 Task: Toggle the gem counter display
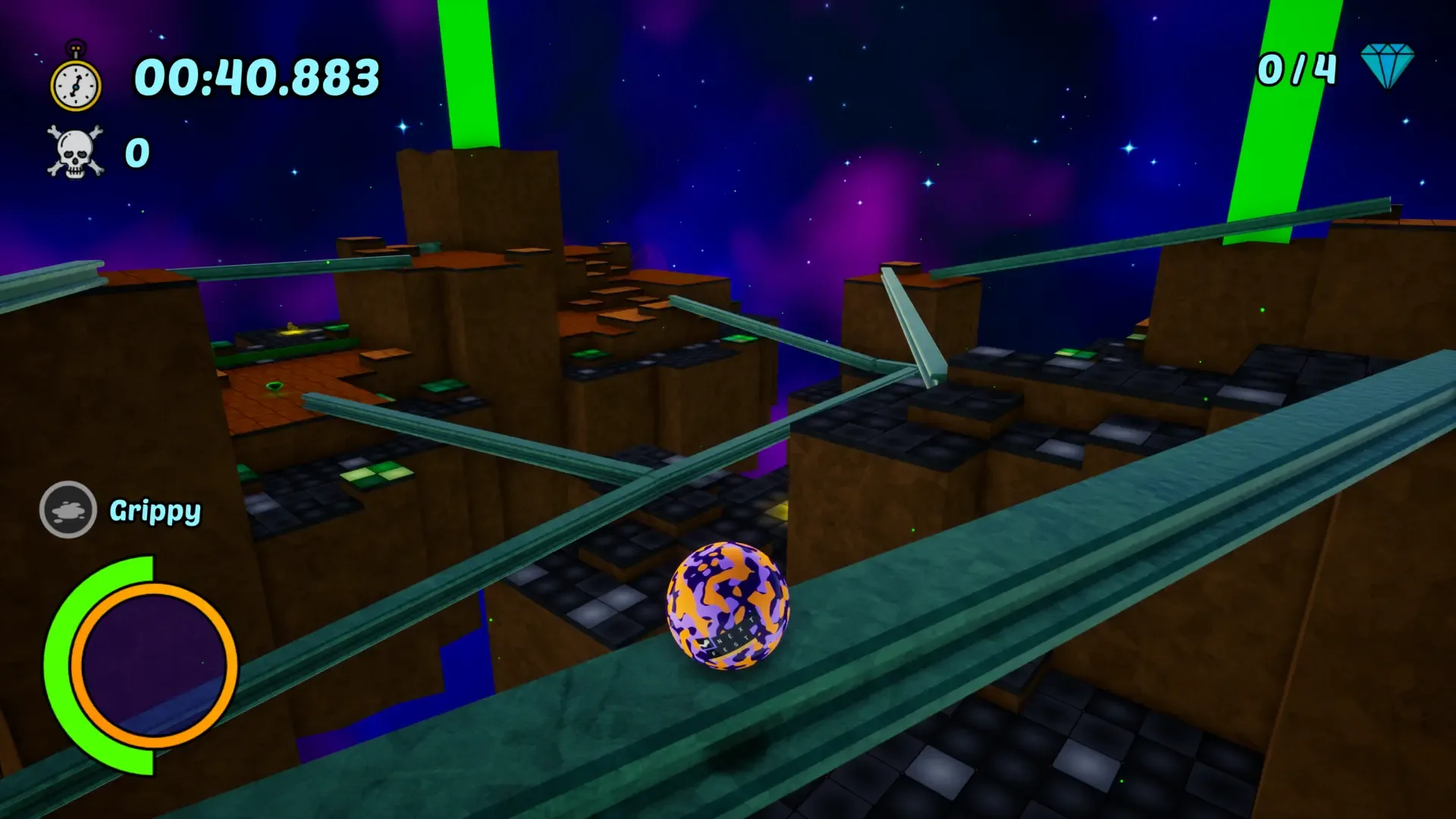[1297, 68]
